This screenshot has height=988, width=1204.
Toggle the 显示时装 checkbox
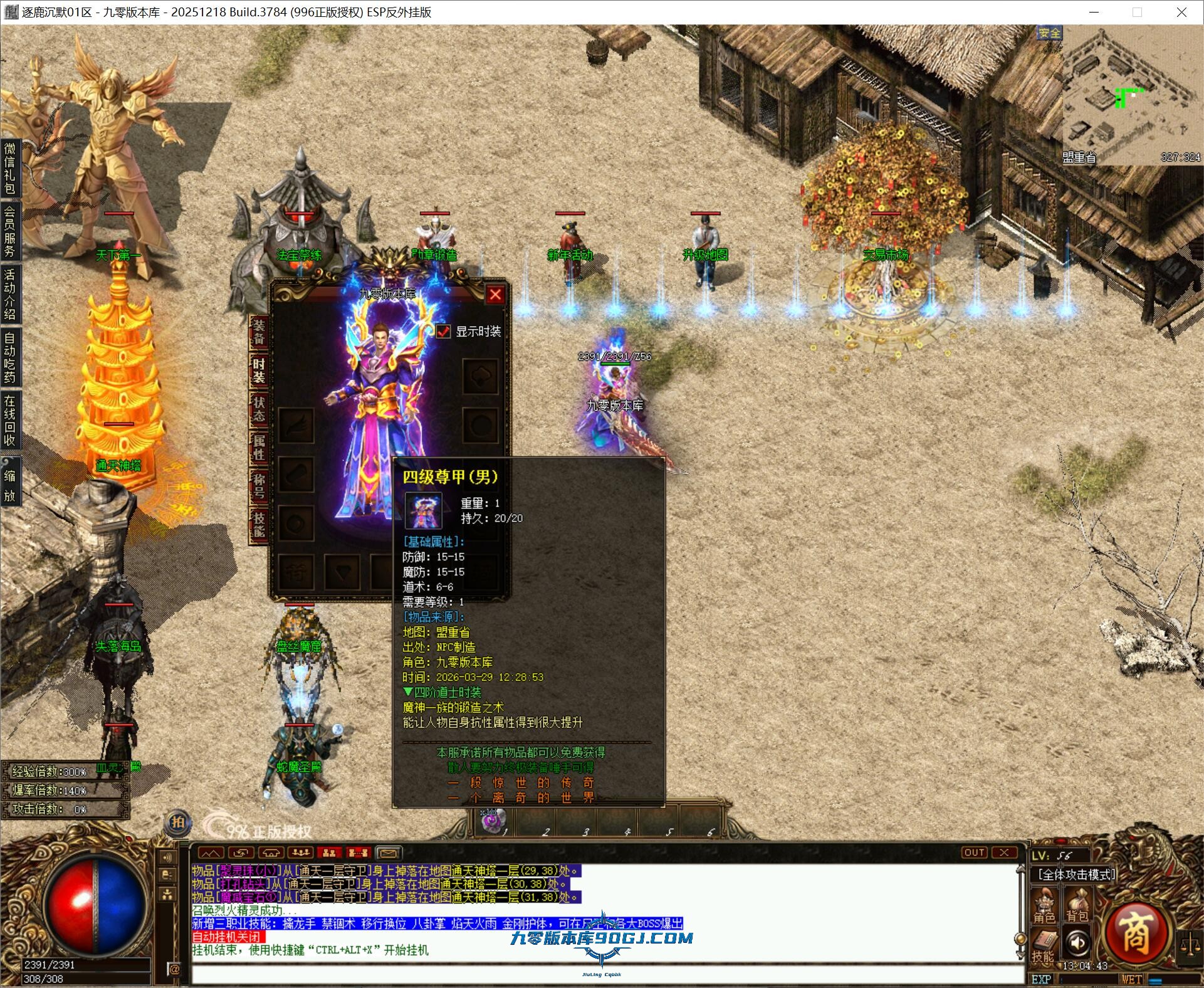click(x=443, y=331)
